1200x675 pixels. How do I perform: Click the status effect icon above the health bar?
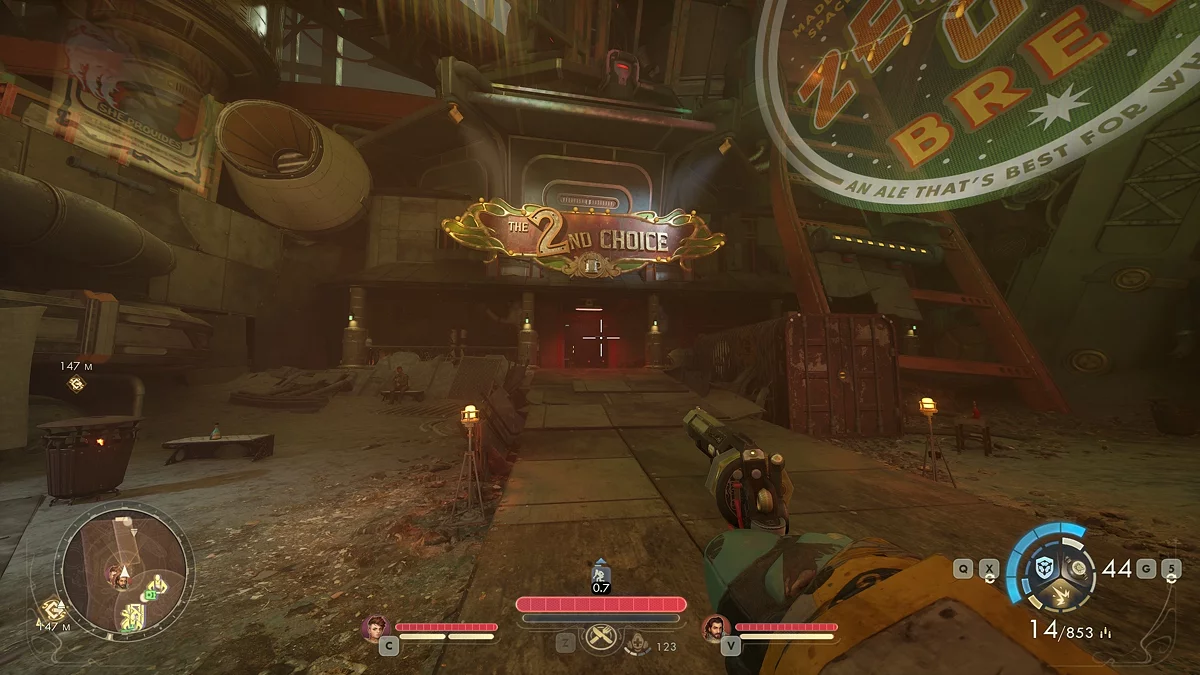point(600,570)
